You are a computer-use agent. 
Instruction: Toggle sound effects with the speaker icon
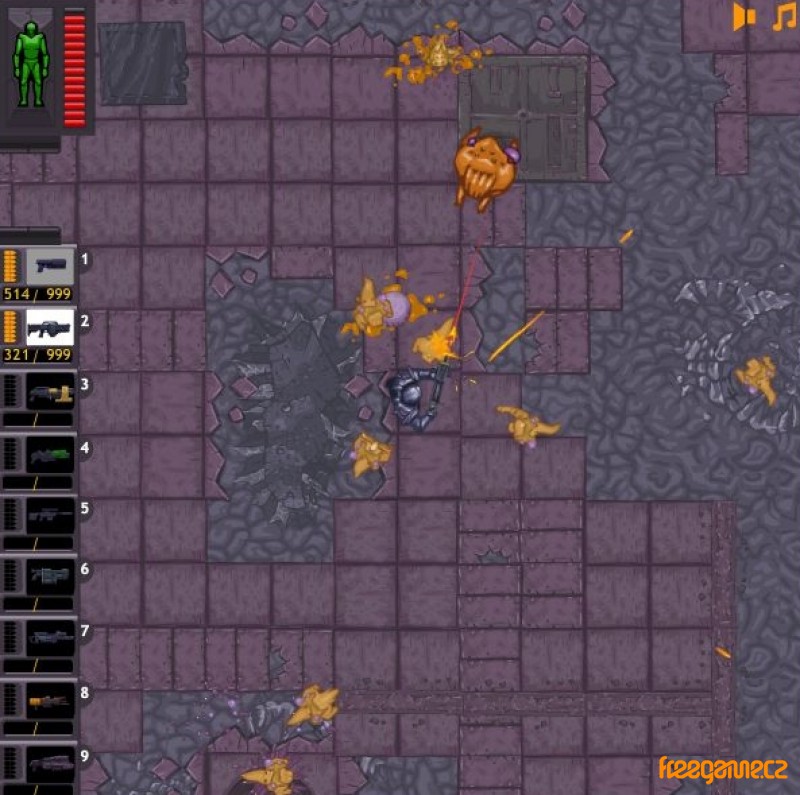[x=745, y=17]
